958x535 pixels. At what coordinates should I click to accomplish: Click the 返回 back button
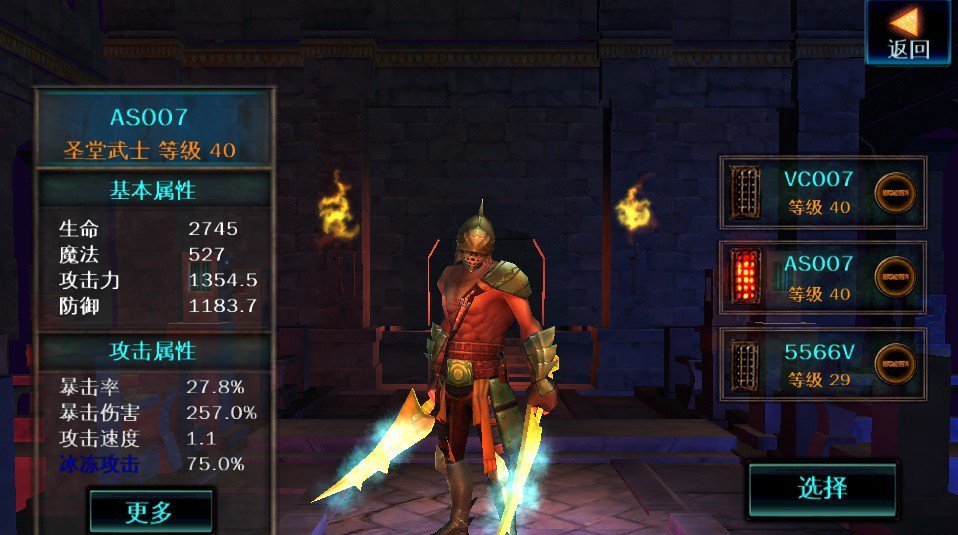click(908, 33)
